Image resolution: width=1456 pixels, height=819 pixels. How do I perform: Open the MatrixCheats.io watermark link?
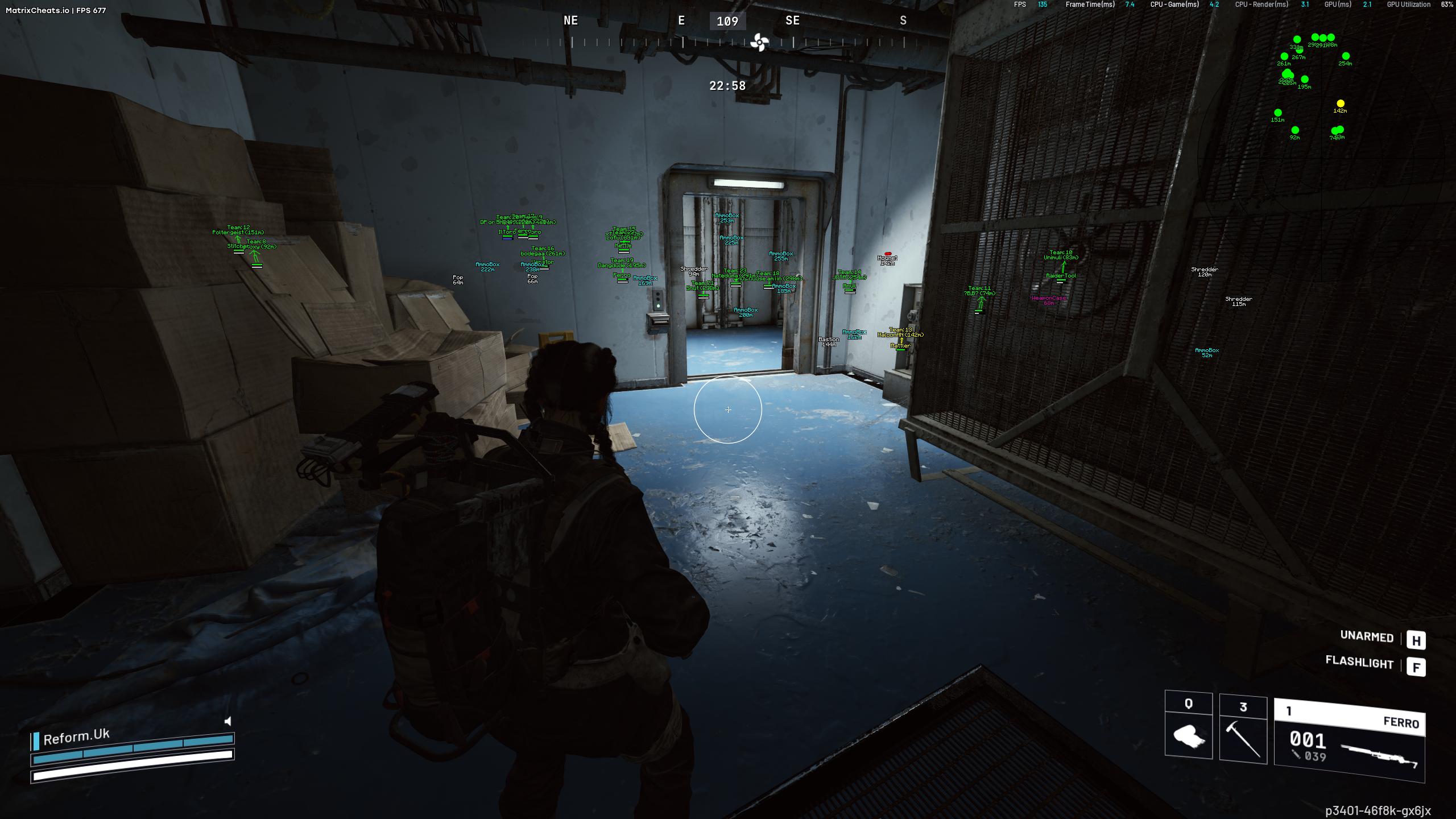click(x=38, y=9)
